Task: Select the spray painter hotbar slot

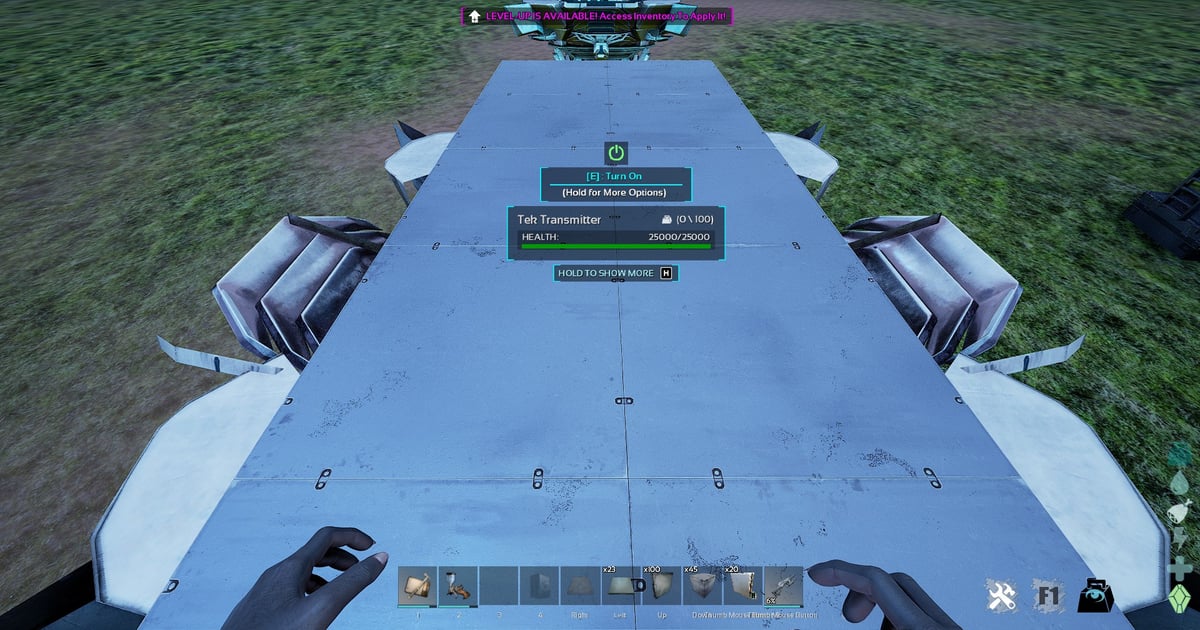Action: click(458, 585)
